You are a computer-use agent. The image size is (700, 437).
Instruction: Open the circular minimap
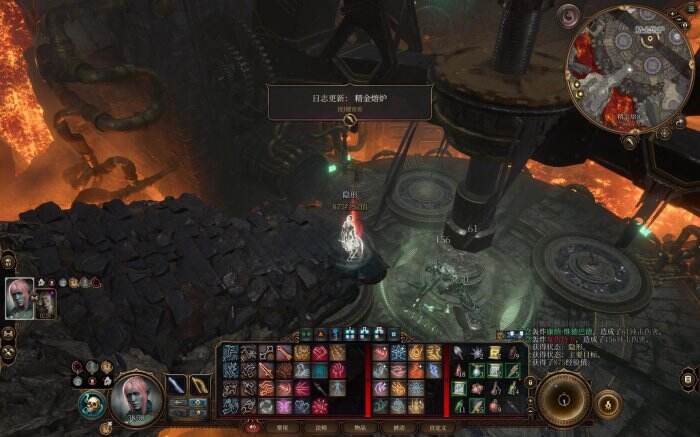(x=628, y=68)
